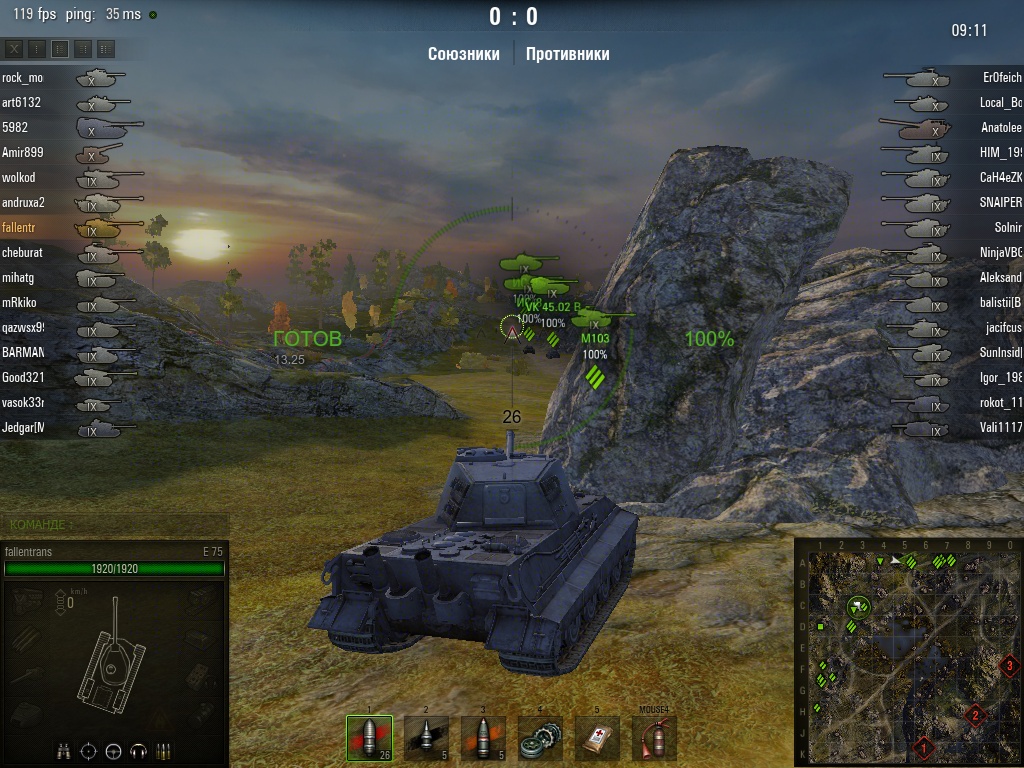
Task: Use the fire extinguisher consumable
Action: pyautogui.click(x=655, y=738)
